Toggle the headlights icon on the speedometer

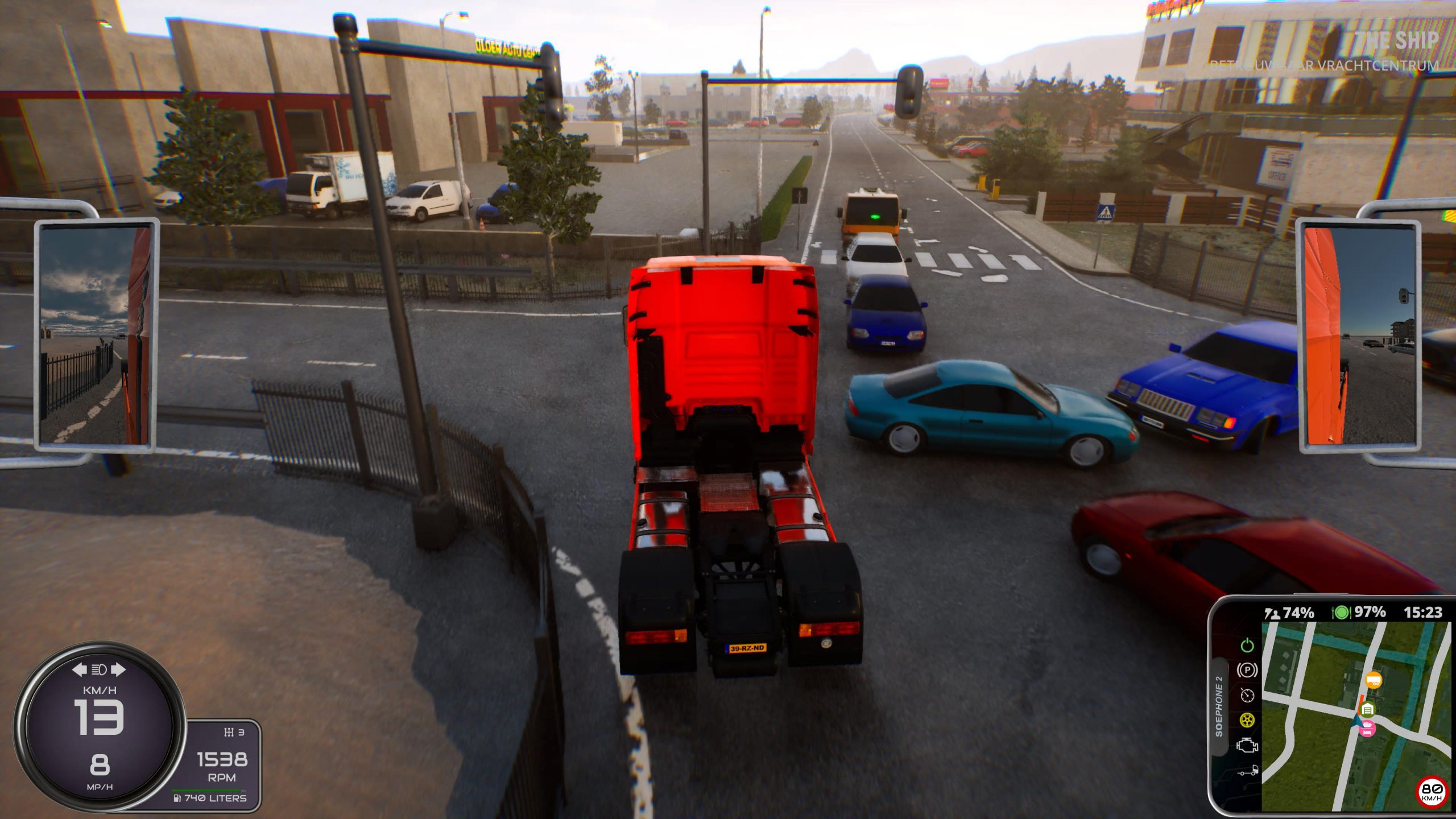[99, 669]
